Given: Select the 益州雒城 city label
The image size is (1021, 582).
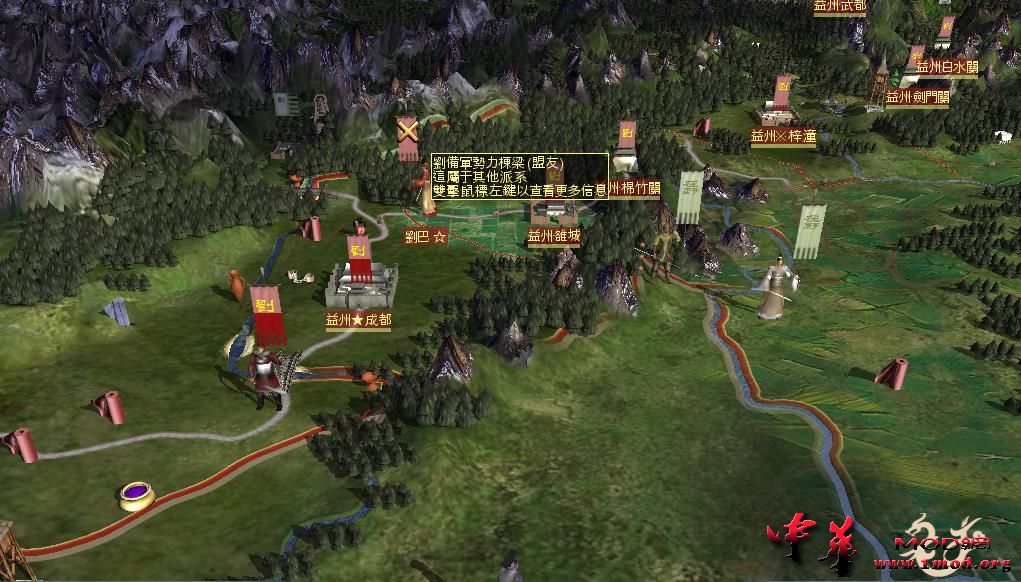Looking at the screenshot, I should 554,237.
